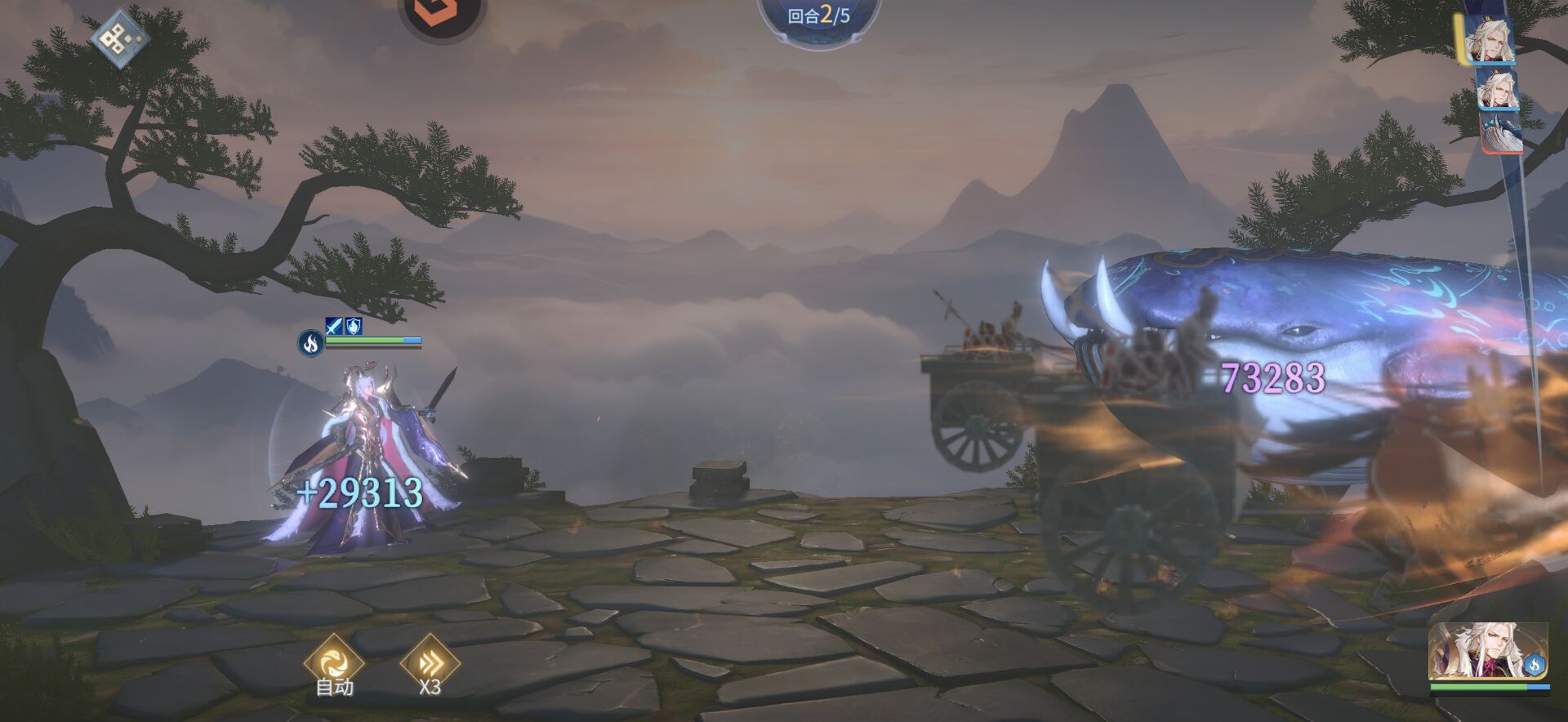Change battle speed with the X3 button
The height and width of the screenshot is (722, 1568).
tap(430, 663)
